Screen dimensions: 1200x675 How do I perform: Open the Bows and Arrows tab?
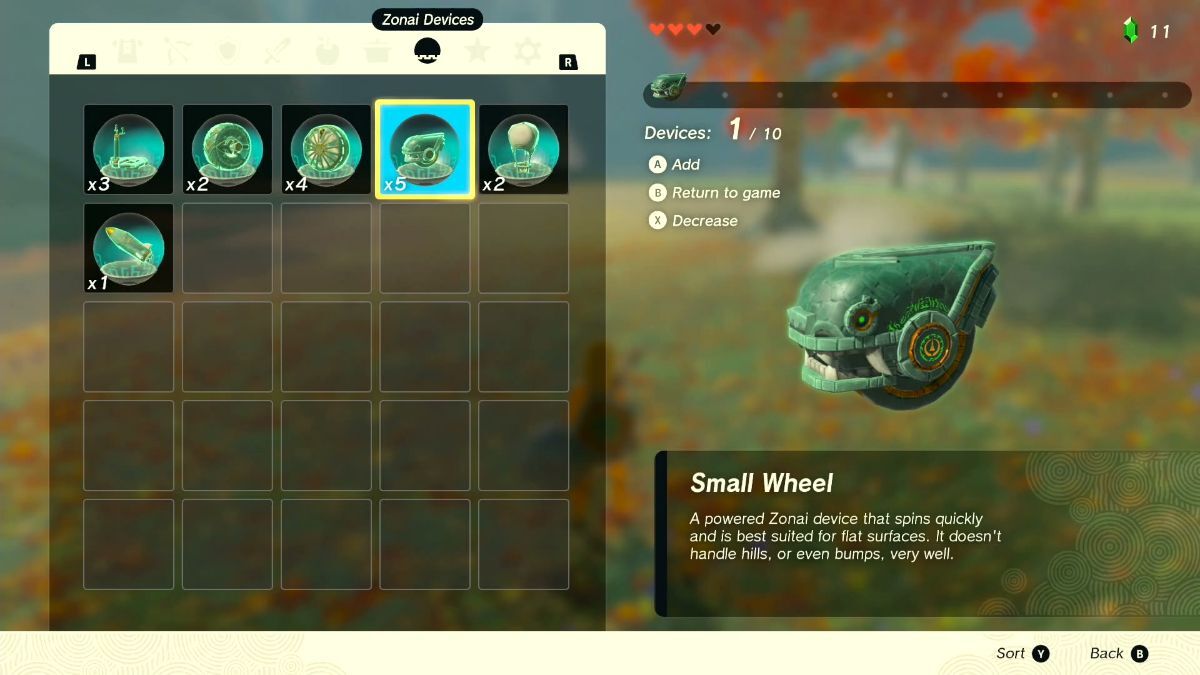coord(178,50)
